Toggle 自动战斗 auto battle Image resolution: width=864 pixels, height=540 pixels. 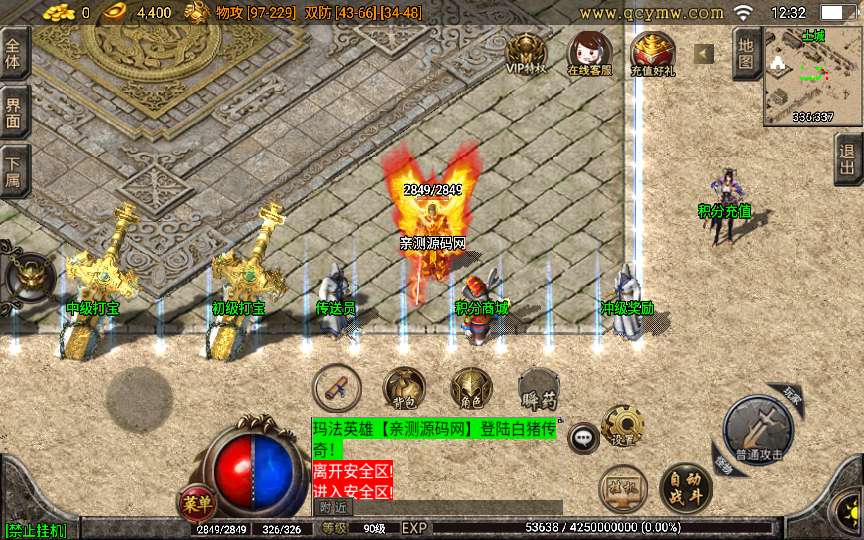[x=685, y=487]
